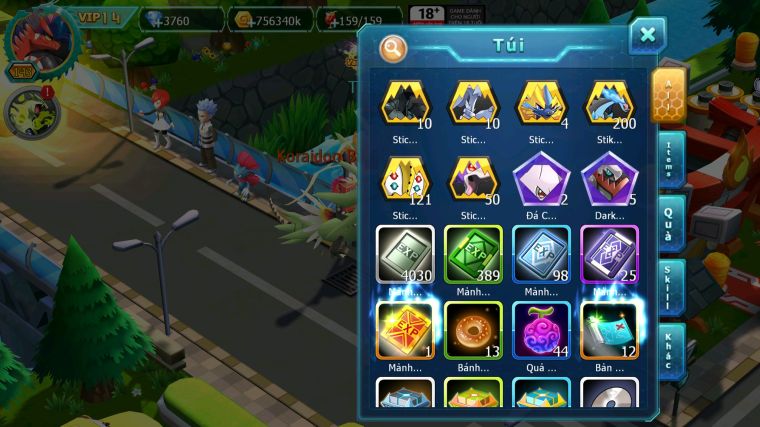
Task: Select the sticker stack of 200
Action: 609,103
